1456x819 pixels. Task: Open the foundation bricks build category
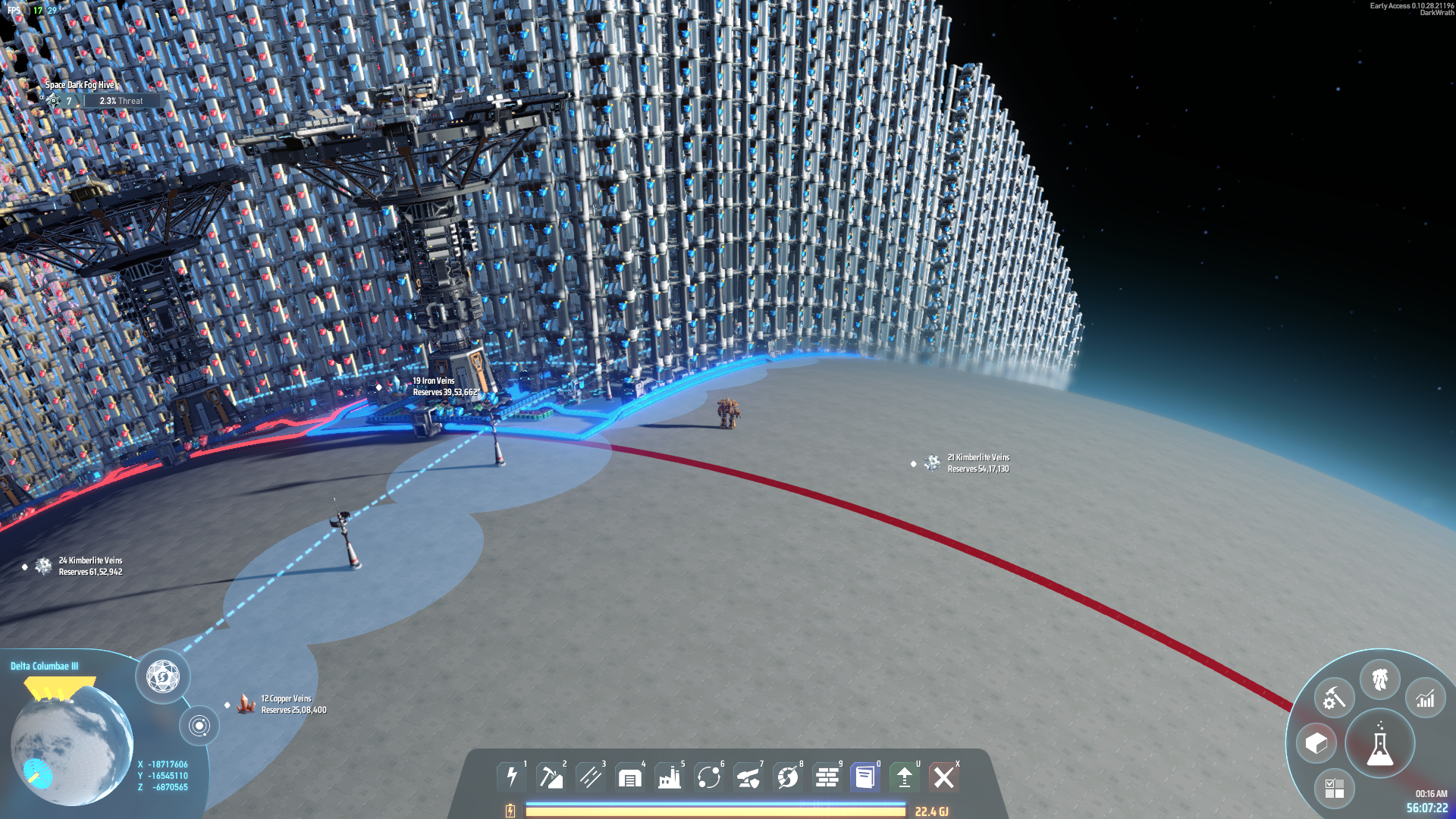click(x=827, y=777)
